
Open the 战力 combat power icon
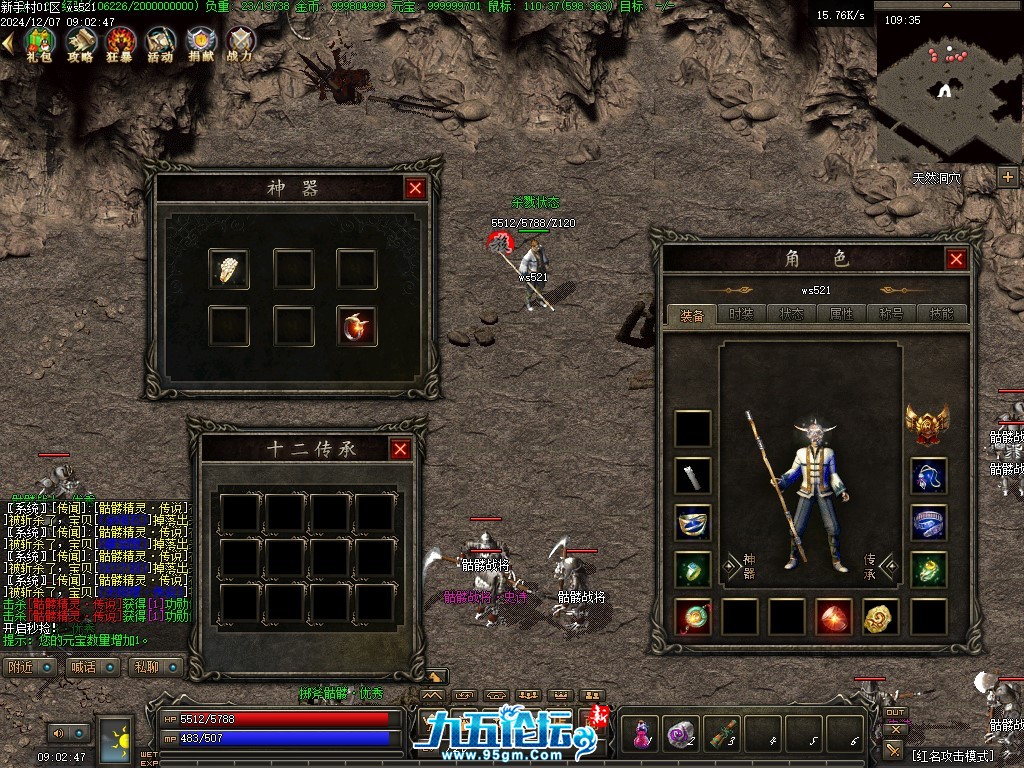(x=240, y=44)
